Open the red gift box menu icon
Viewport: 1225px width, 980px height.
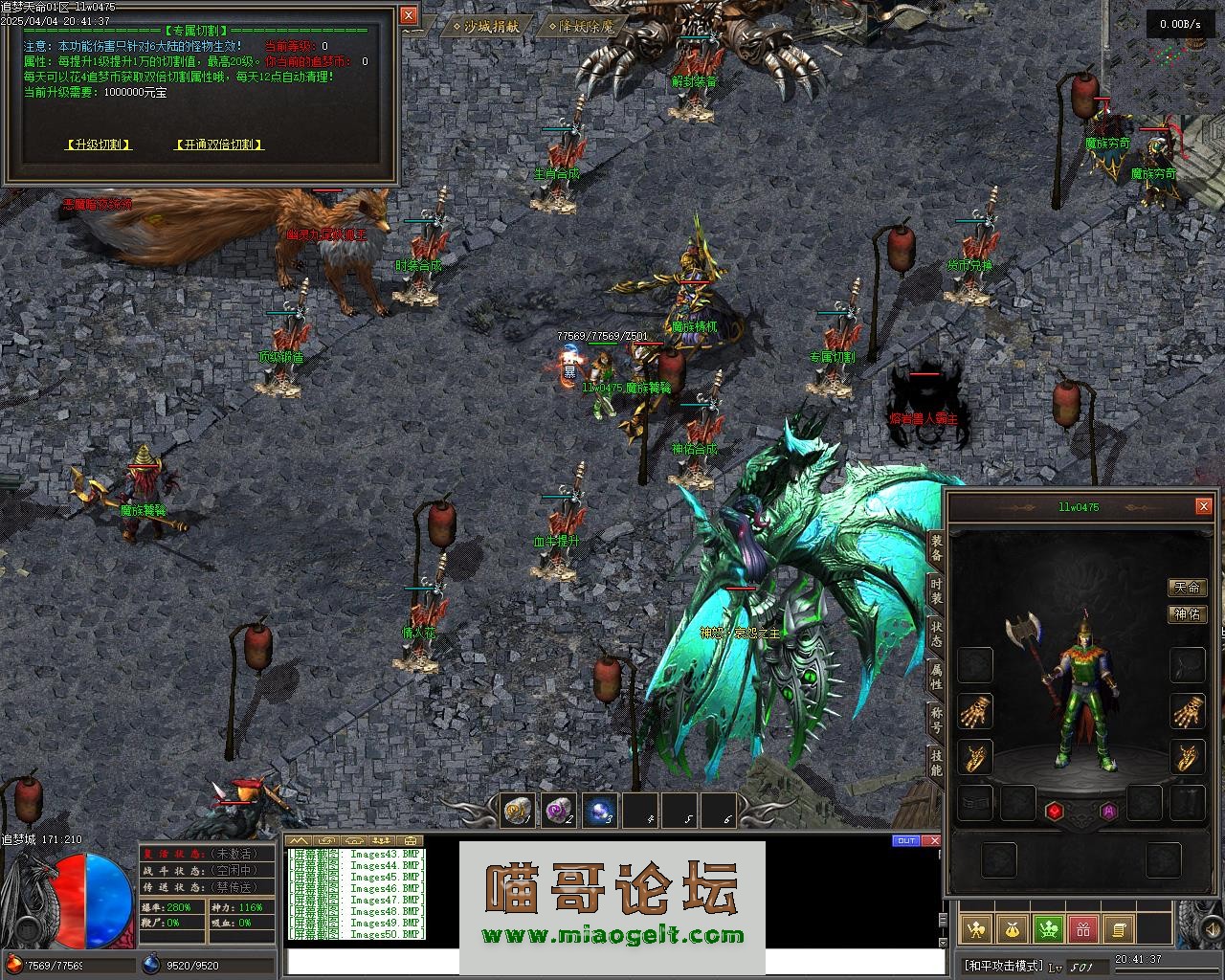tap(1082, 928)
